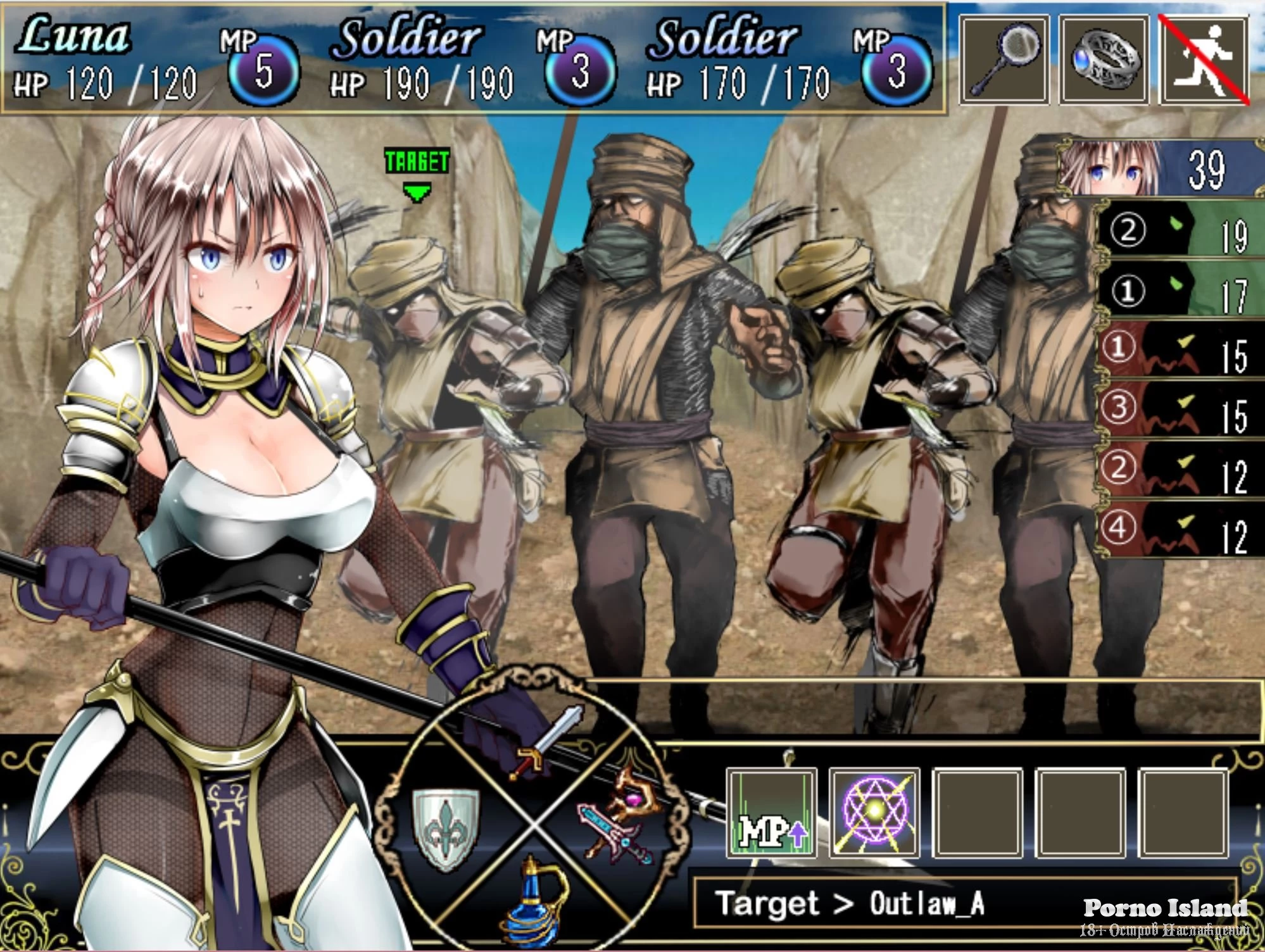1265x952 pixels.
Task: Choose the sword attack command
Action: 544,744
